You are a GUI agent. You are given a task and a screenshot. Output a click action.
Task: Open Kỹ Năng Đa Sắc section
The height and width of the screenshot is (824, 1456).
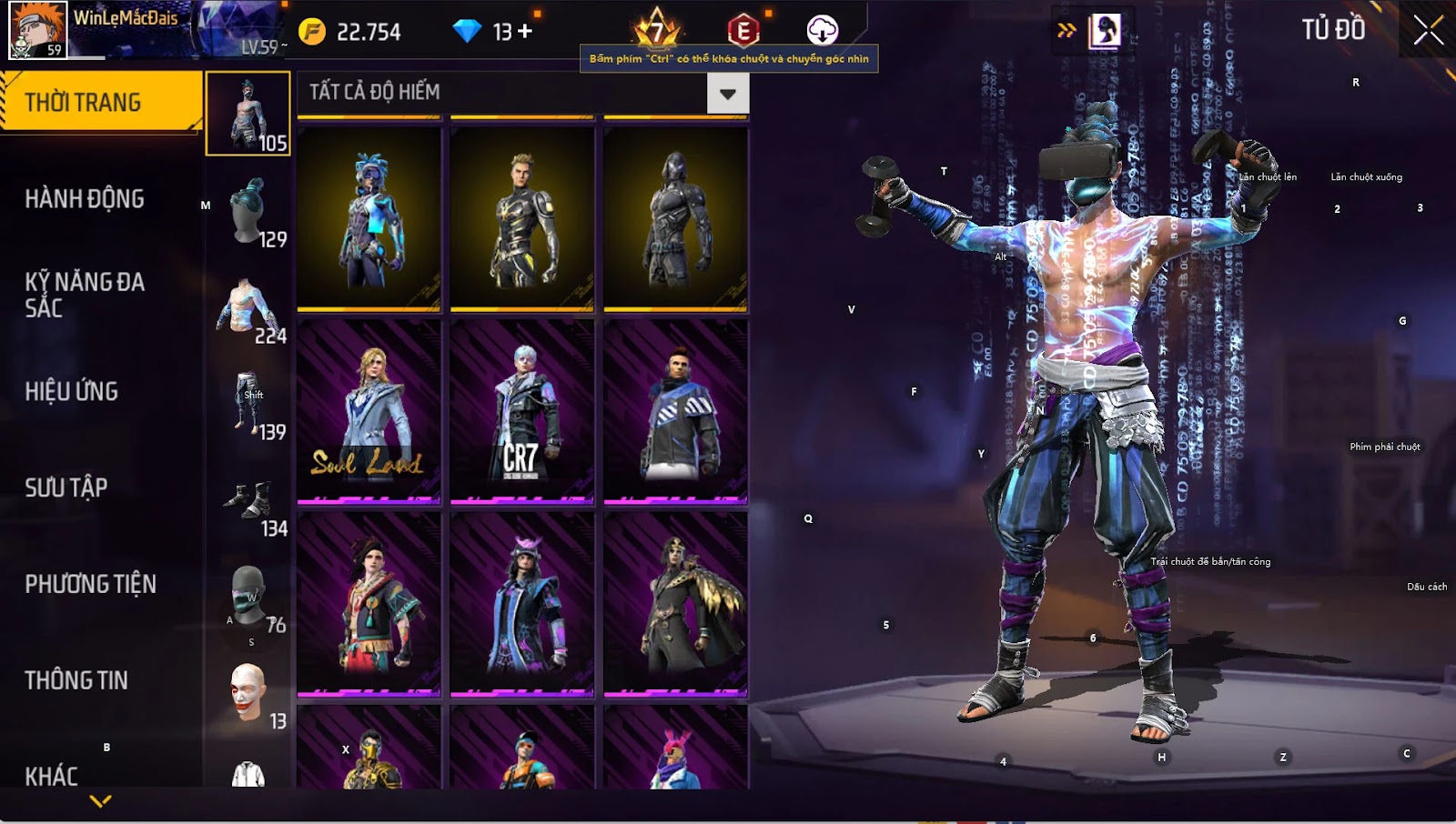coord(85,294)
